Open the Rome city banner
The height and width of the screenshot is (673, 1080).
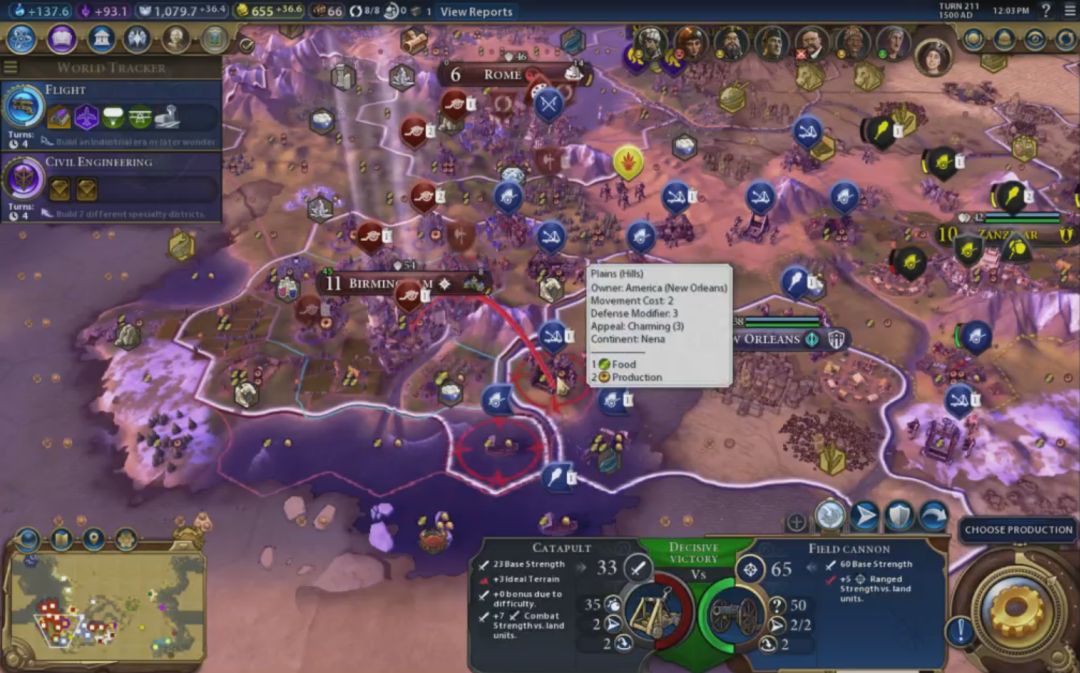point(502,75)
